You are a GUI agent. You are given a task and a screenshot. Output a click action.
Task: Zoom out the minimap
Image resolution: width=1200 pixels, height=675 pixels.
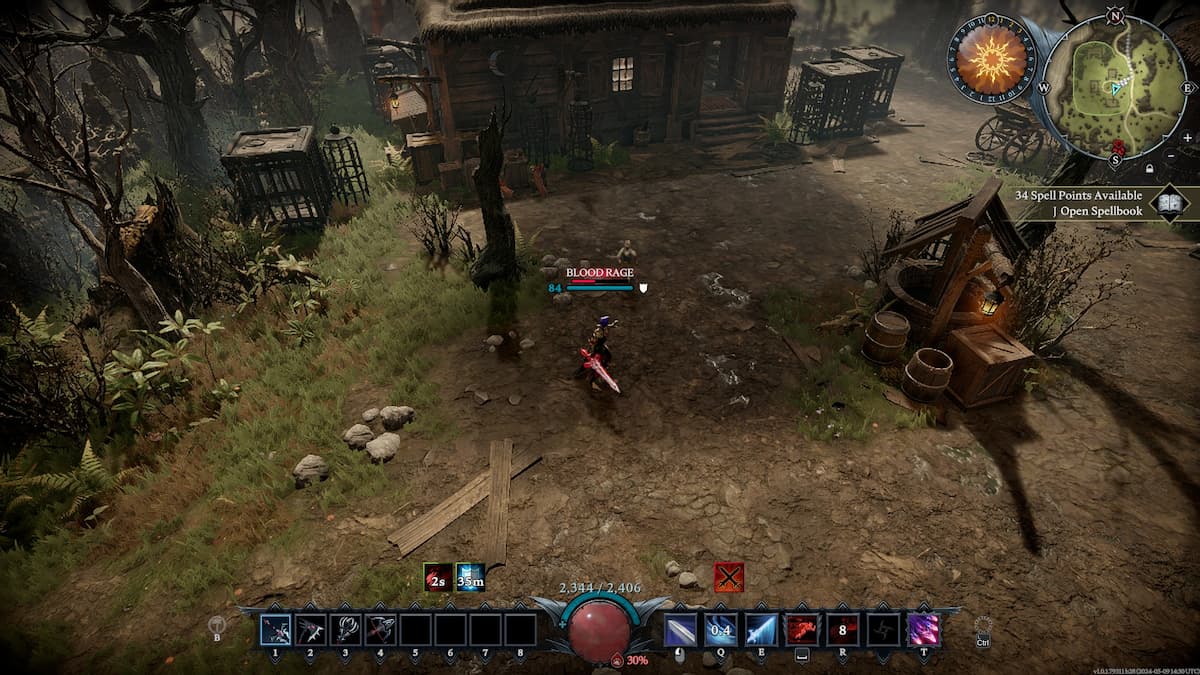(1187, 168)
